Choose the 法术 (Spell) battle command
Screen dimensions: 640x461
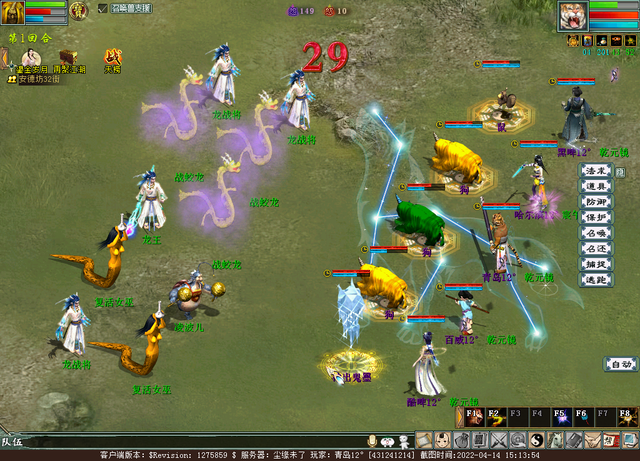click(x=596, y=171)
